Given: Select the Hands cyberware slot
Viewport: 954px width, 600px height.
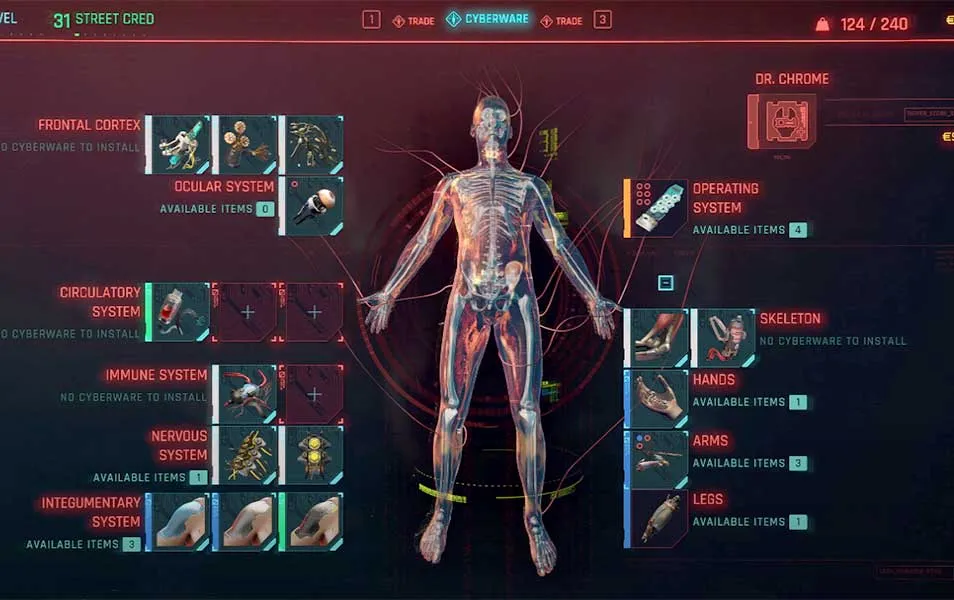Looking at the screenshot, I should 657,399.
